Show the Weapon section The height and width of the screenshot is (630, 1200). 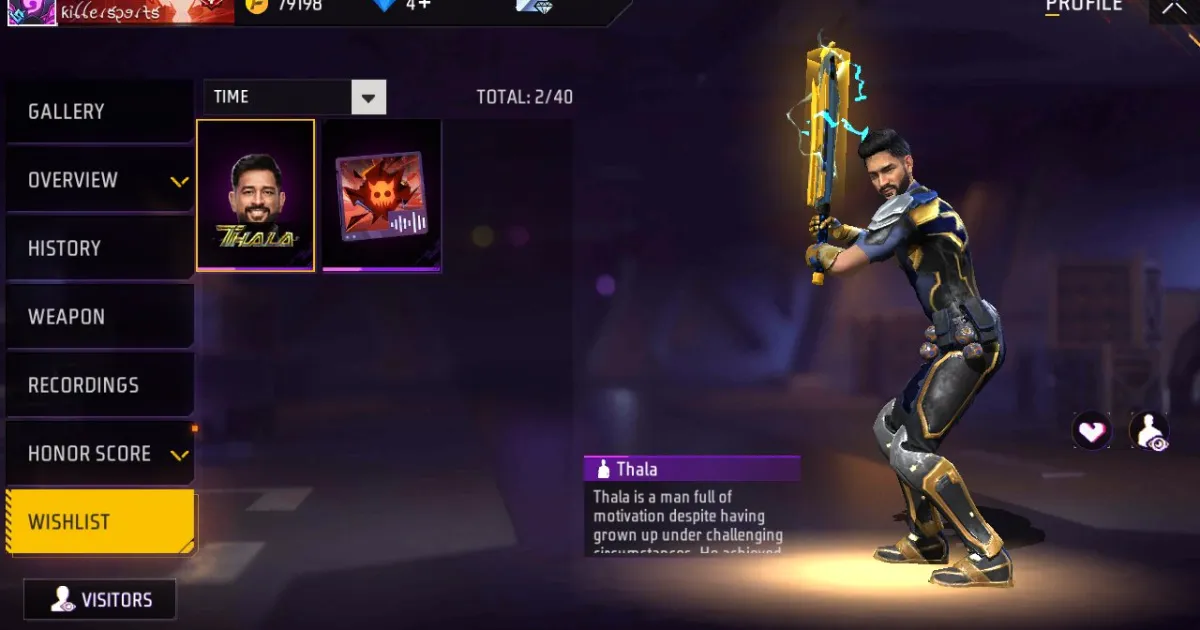point(98,317)
